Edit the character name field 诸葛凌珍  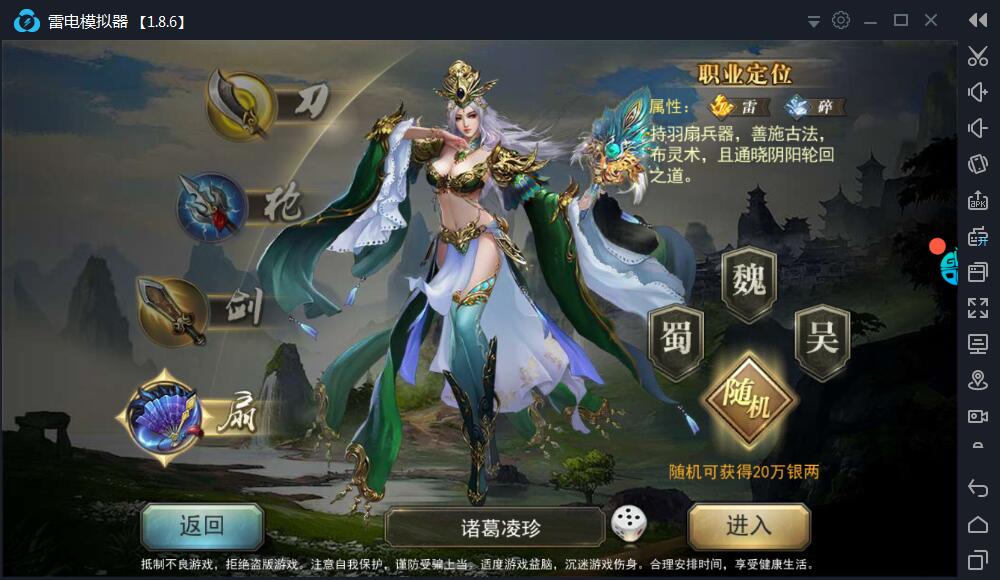pos(495,527)
